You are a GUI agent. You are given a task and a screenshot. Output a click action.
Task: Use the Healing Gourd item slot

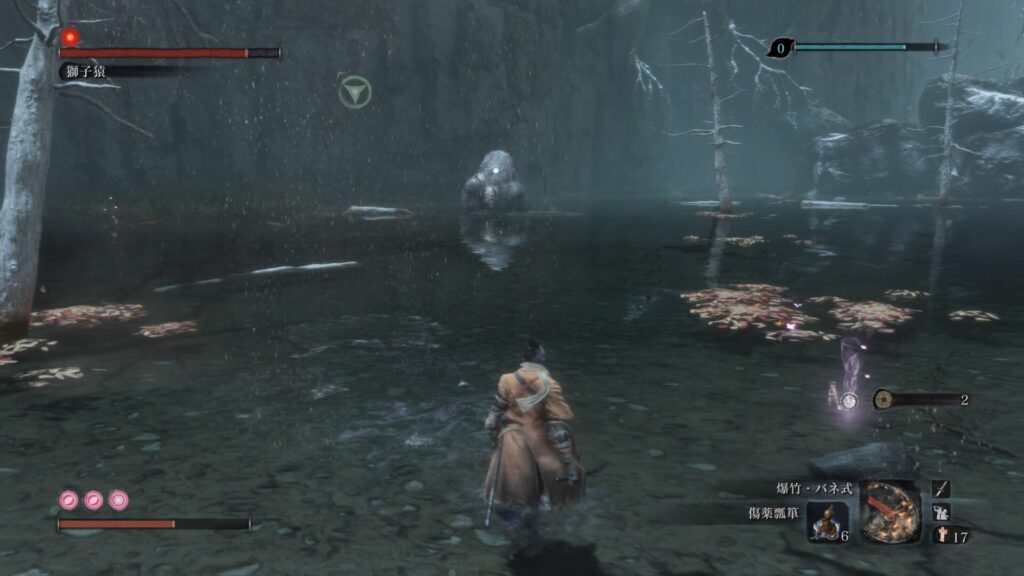828,521
